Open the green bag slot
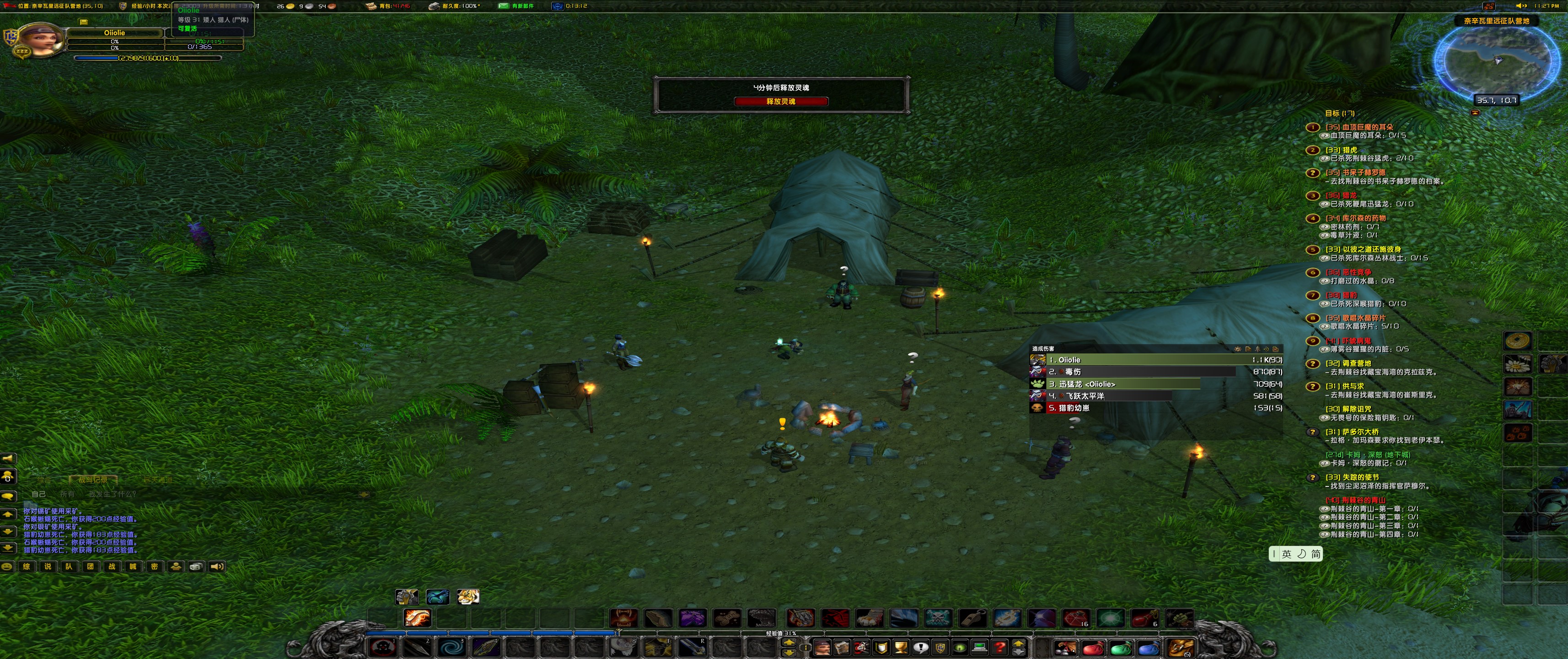1568x659 pixels. pyautogui.click(x=1121, y=648)
